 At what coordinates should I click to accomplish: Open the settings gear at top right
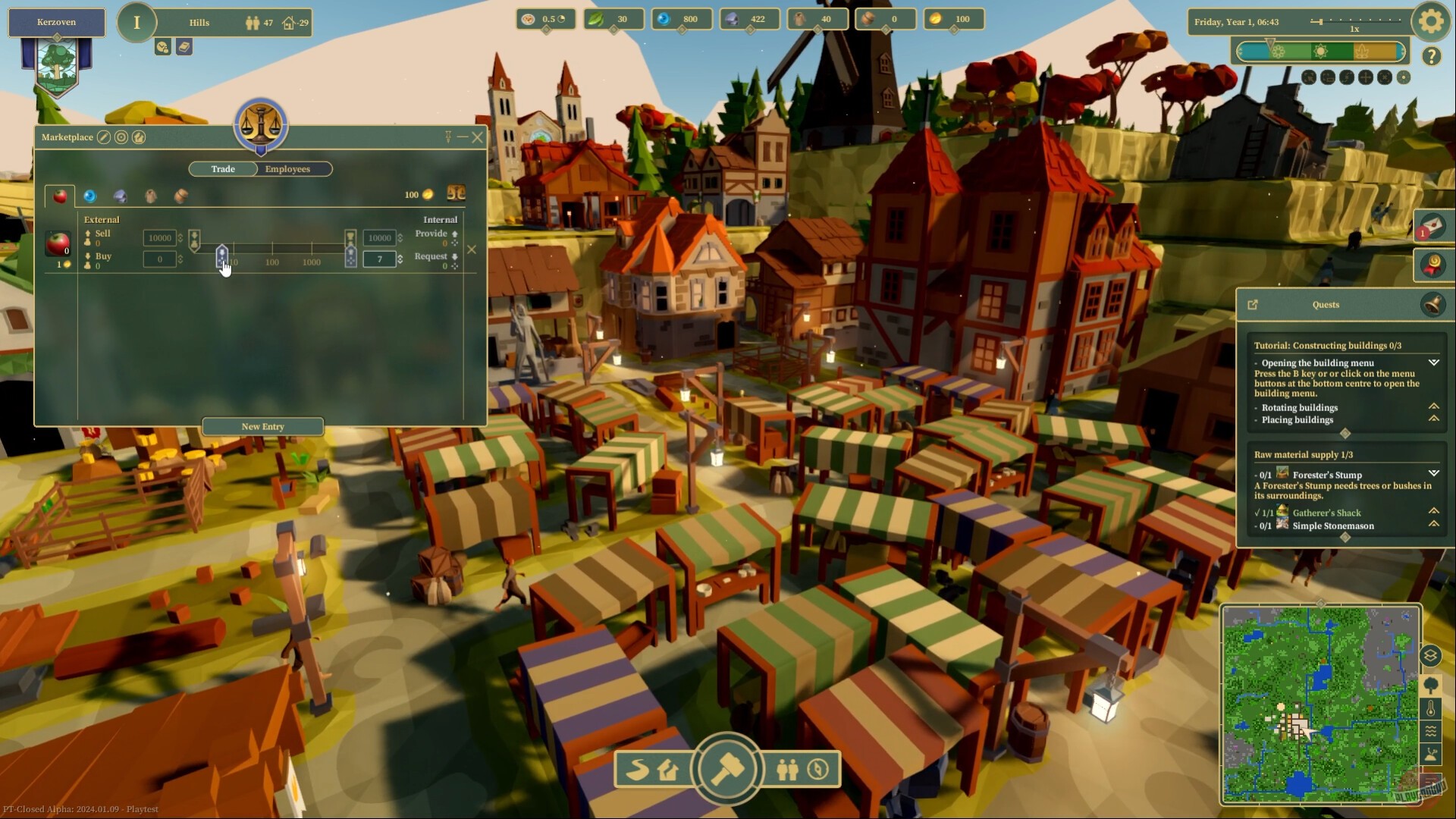[x=1430, y=22]
